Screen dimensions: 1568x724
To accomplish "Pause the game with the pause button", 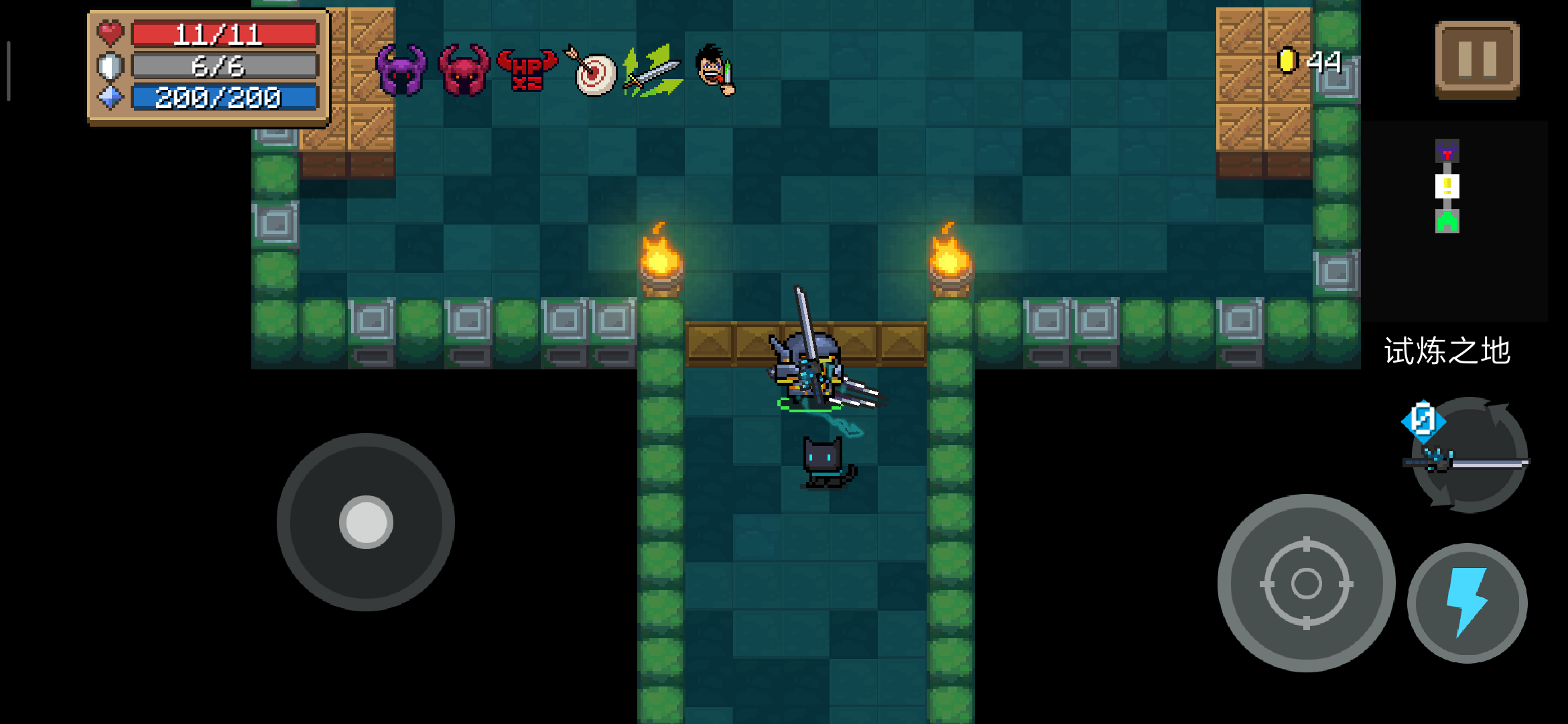I will click(x=1477, y=60).
